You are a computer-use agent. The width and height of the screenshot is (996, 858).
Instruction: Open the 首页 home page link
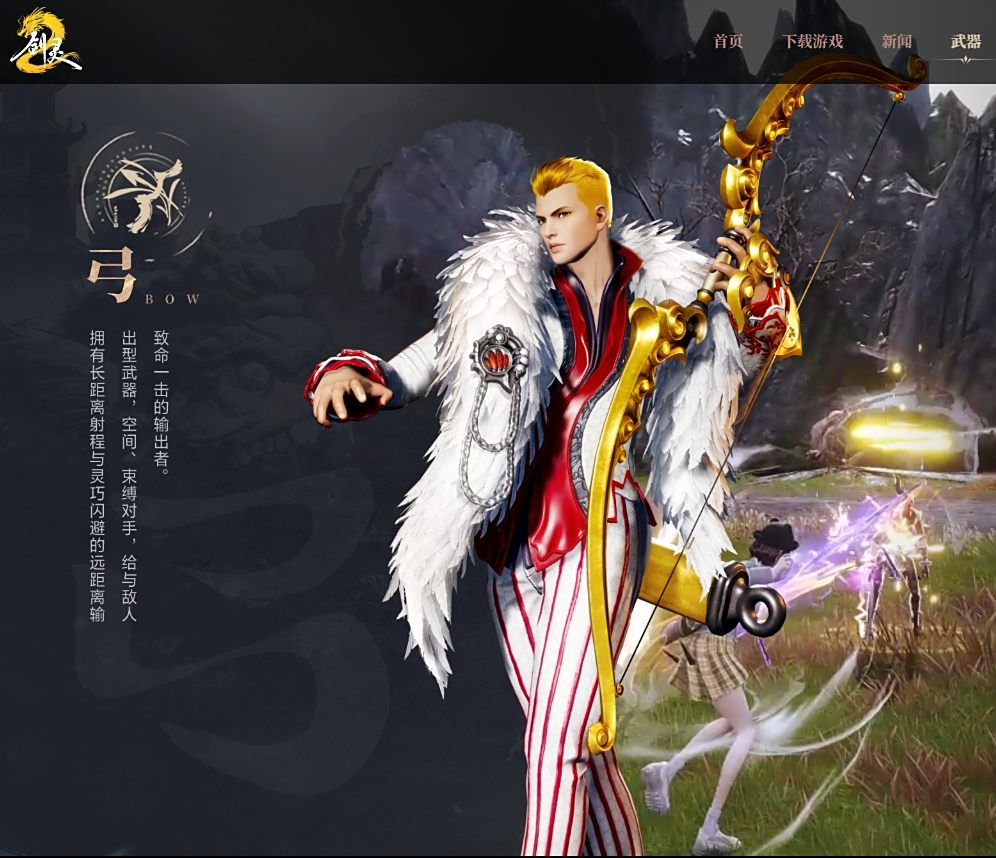click(x=728, y=42)
